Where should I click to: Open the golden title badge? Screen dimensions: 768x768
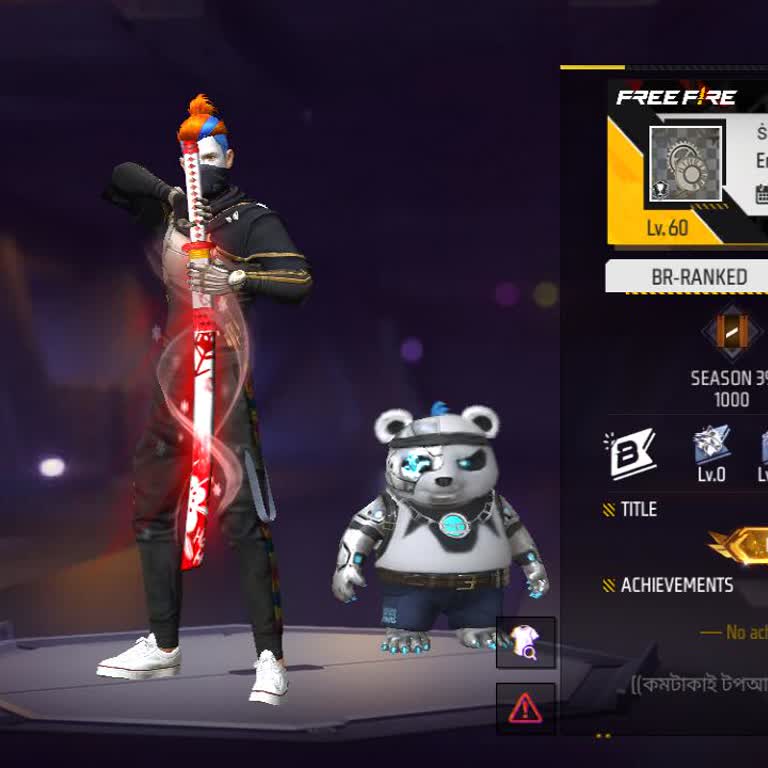tap(744, 545)
